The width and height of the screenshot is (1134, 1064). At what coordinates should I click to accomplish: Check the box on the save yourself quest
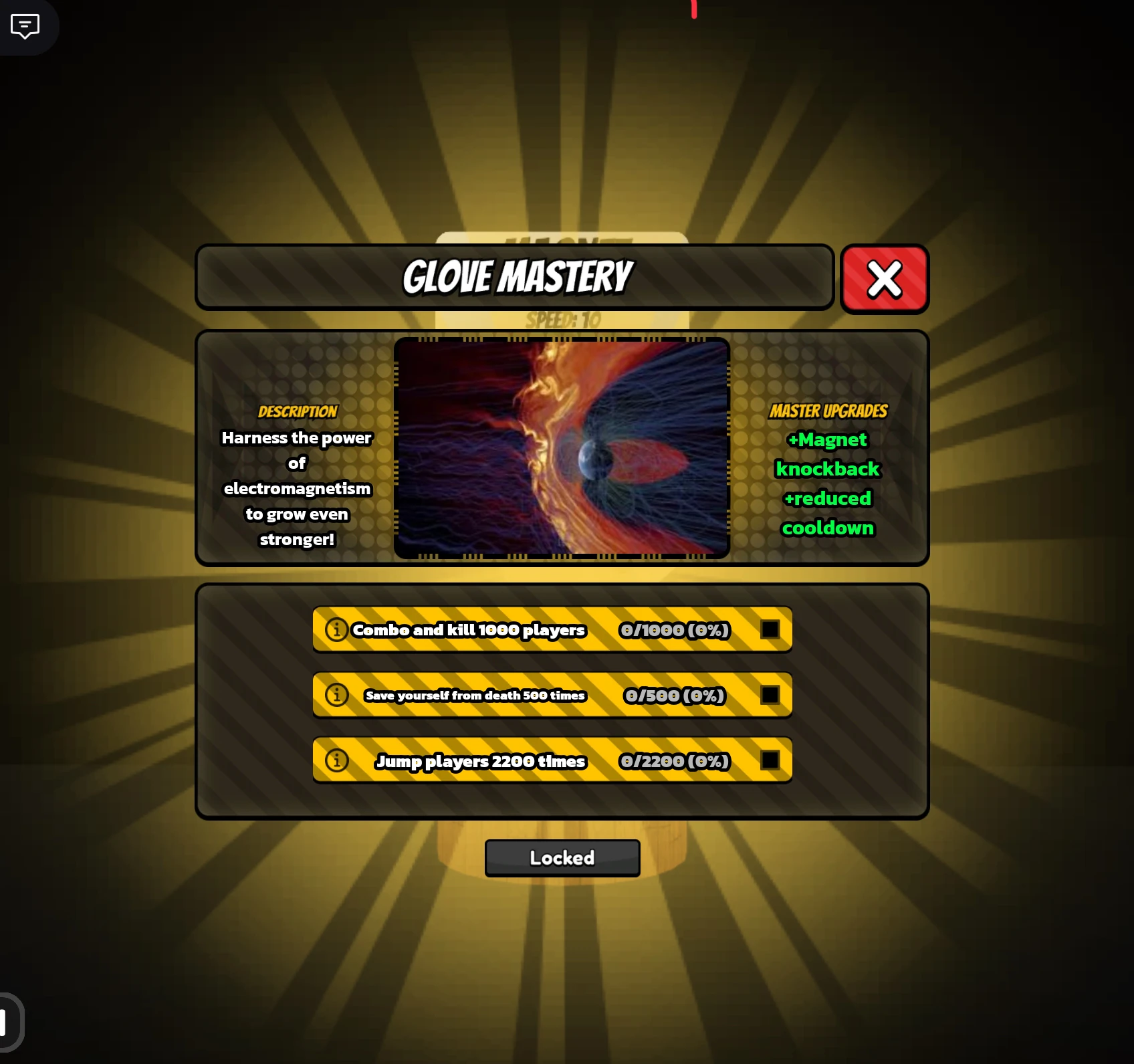coord(770,695)
